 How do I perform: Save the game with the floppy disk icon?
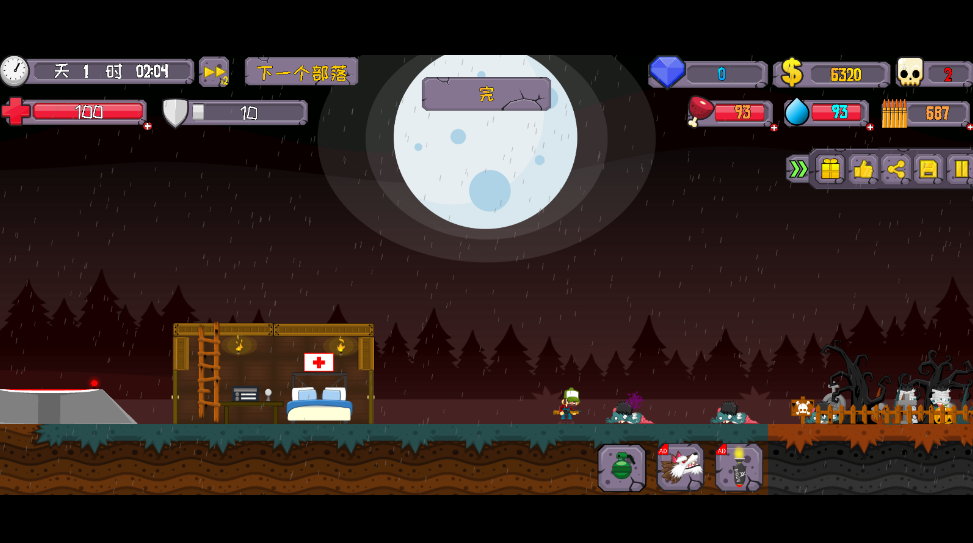pos(928,169)
